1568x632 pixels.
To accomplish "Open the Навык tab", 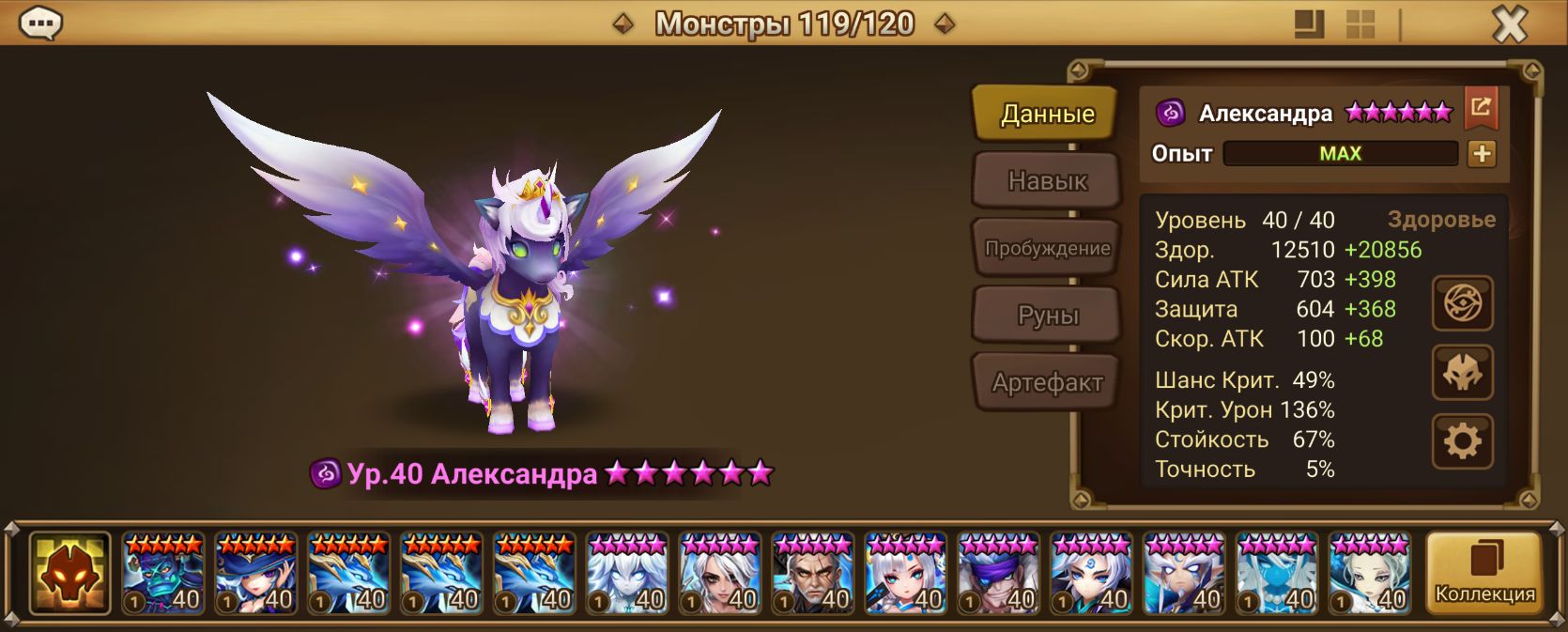I will click(1047, 180).
